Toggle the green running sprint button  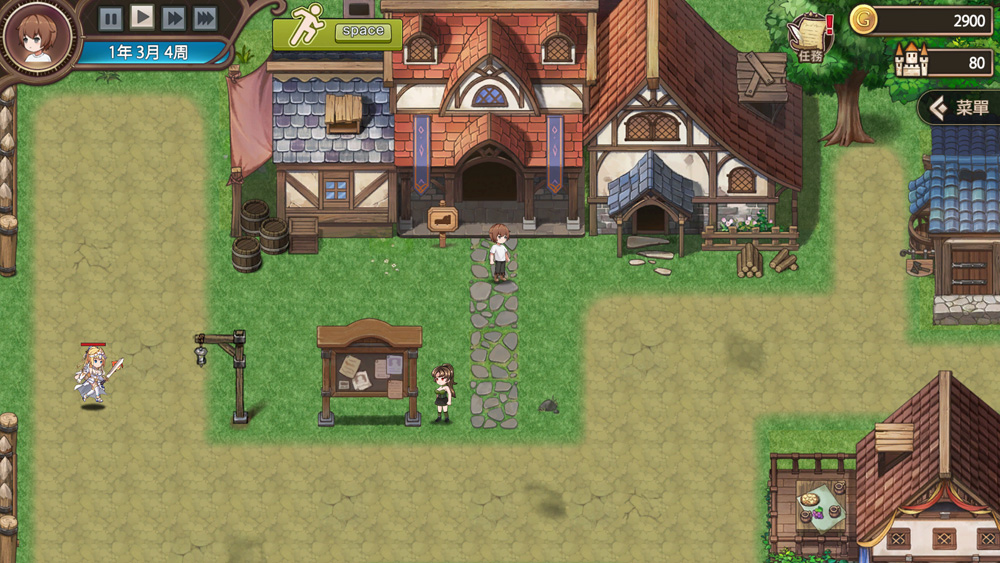pyautogui.click(x=337, y=31)
